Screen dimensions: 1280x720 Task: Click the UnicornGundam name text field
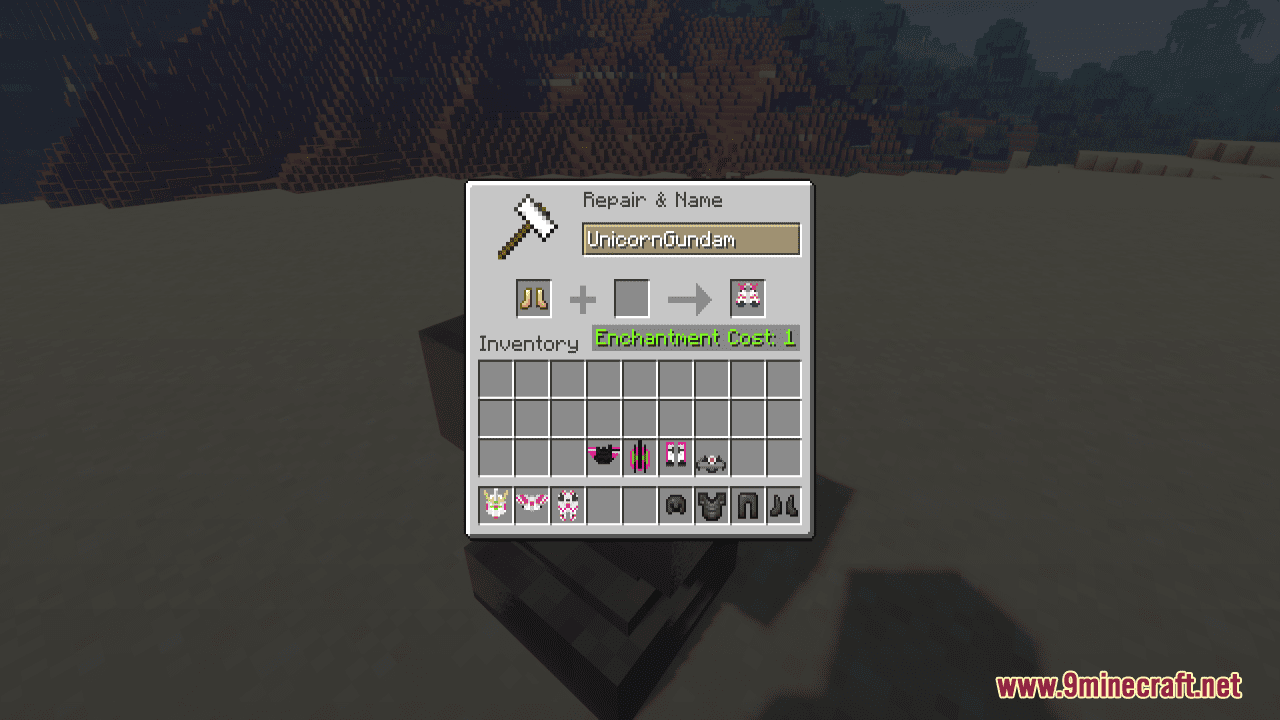tap(690, 239)
